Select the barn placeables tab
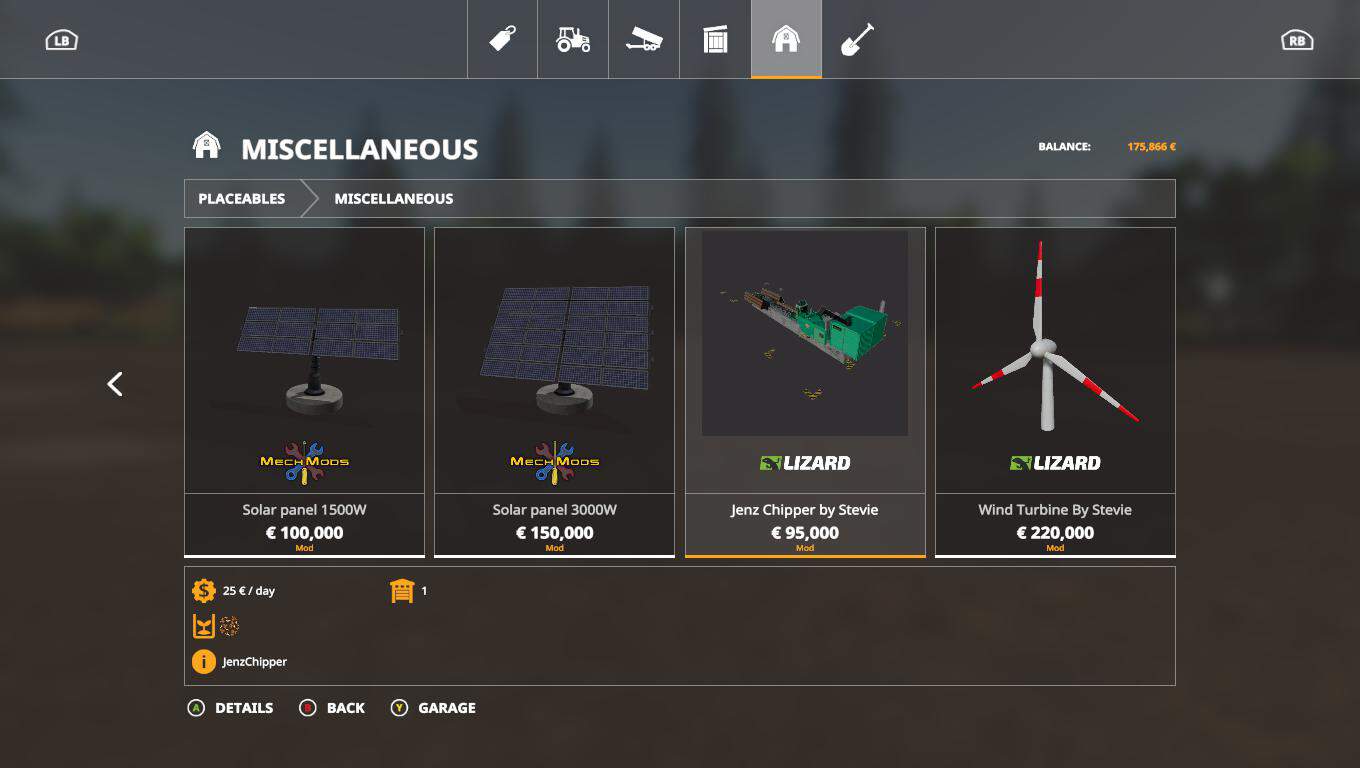 (786, 40)
